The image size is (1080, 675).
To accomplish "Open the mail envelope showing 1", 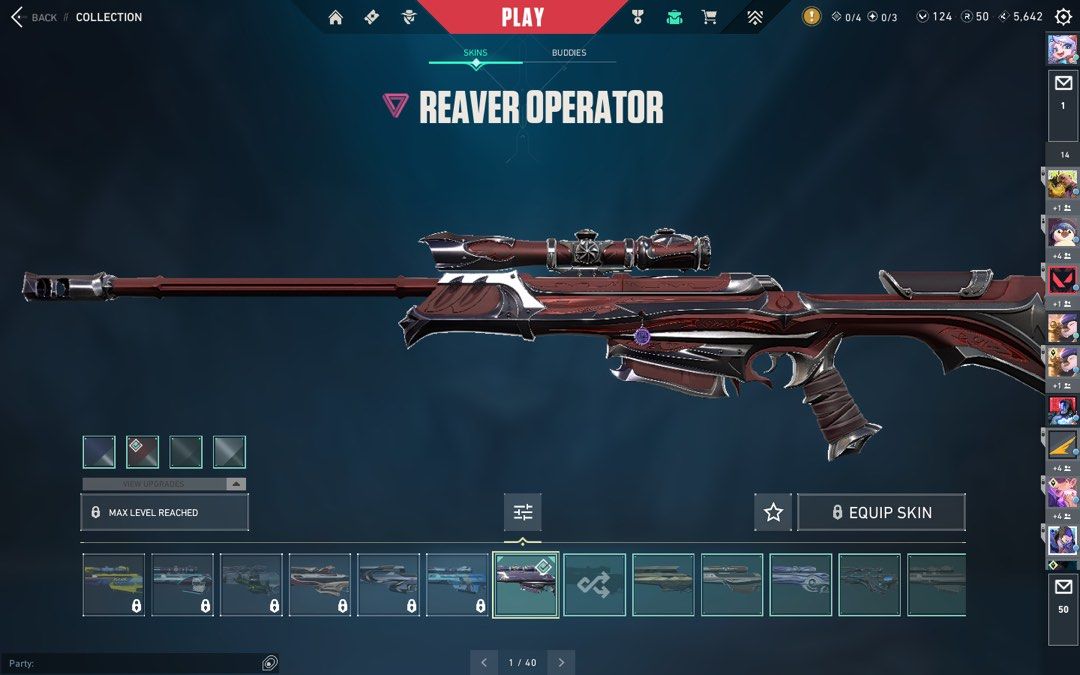I will tap(1062, 90).
